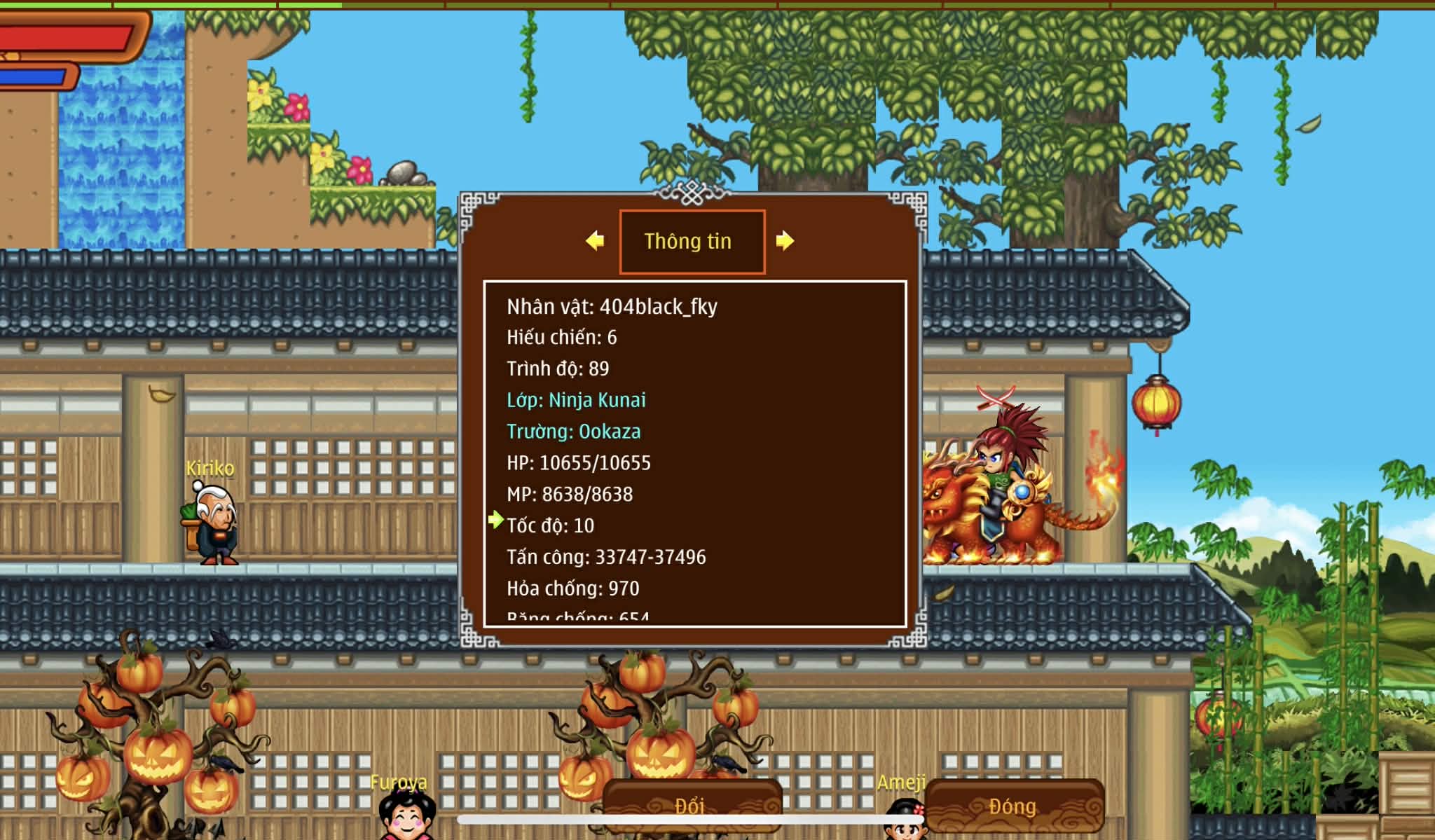Viewport: 1435px width, 840px height.
Task: Select the Trường: Ookaza row
Action: coord(573,432)
